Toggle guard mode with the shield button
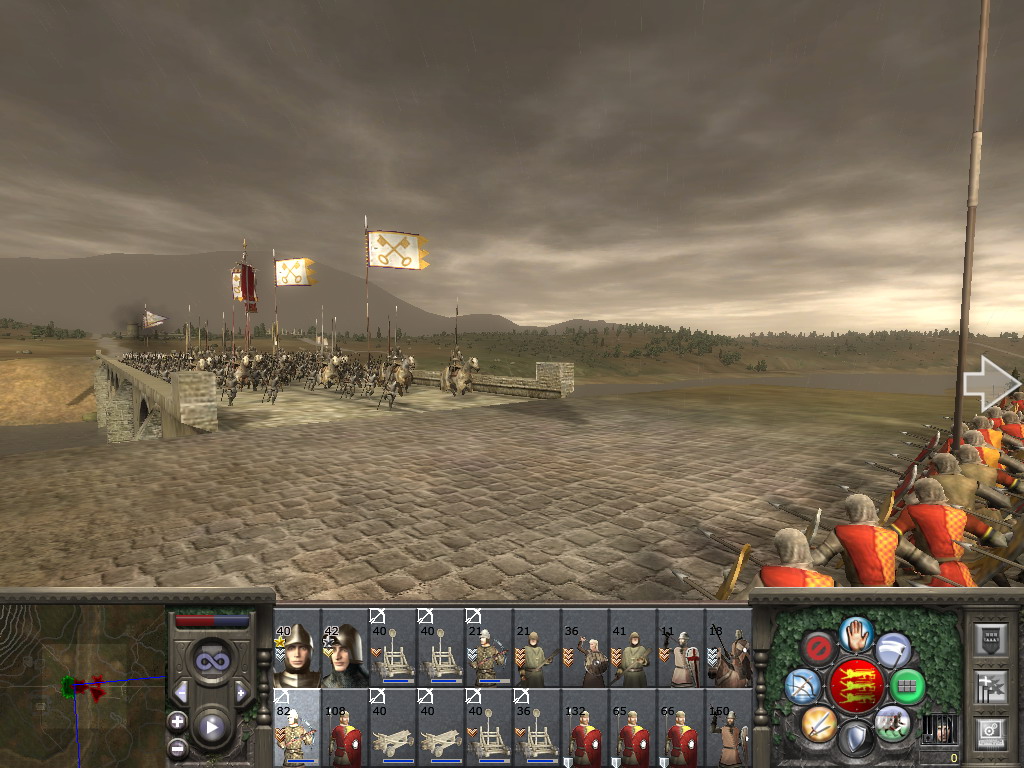 click(855, 738)
